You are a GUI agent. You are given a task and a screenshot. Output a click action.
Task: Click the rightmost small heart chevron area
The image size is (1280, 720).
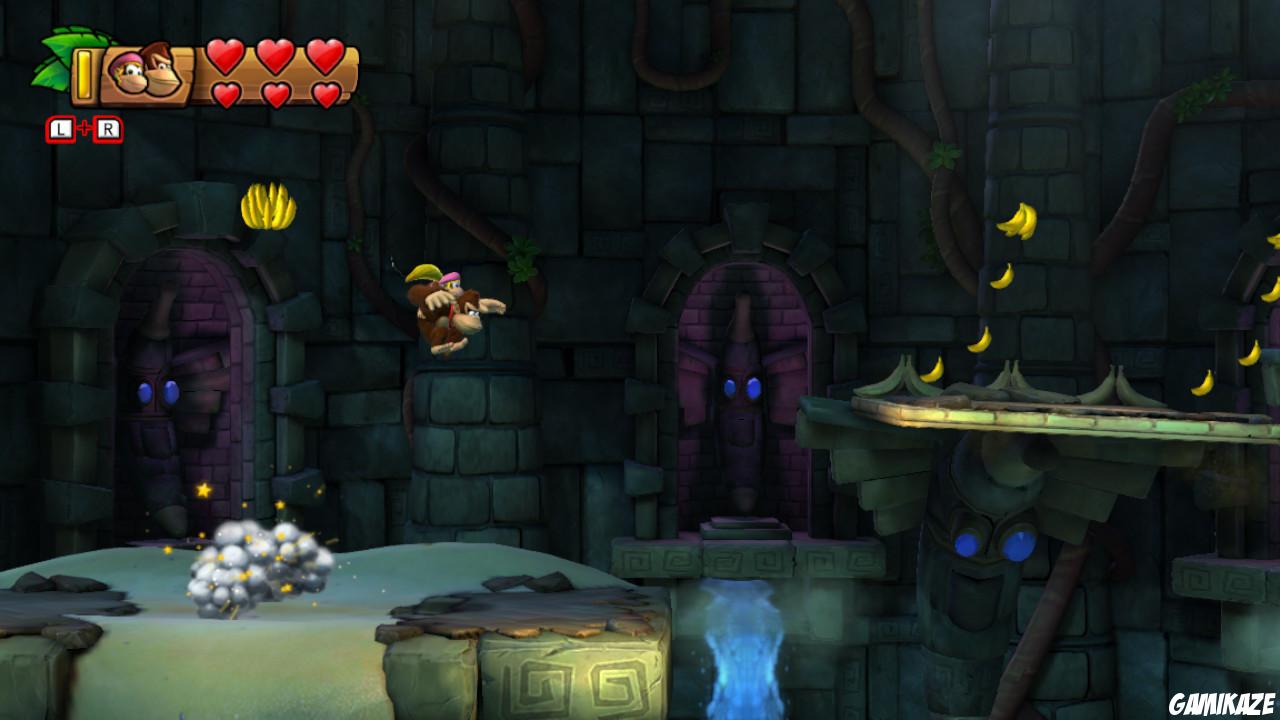click(325, 94)
